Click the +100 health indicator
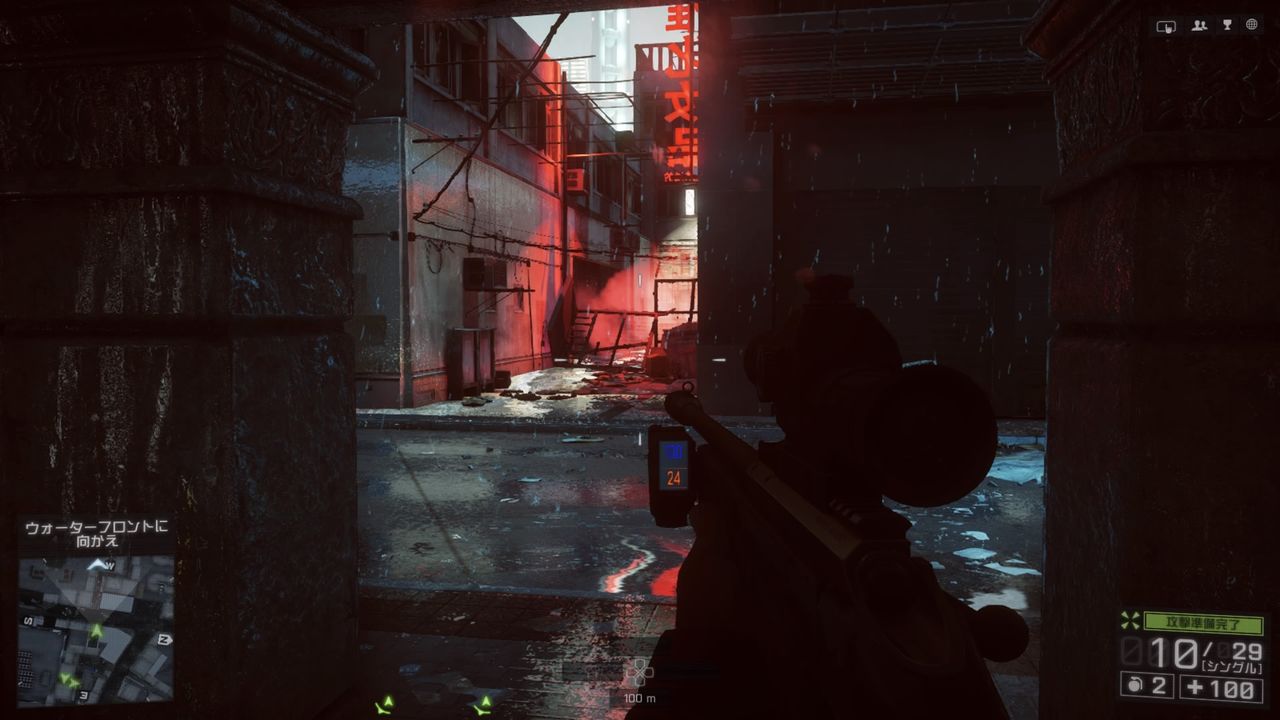 1222,687
